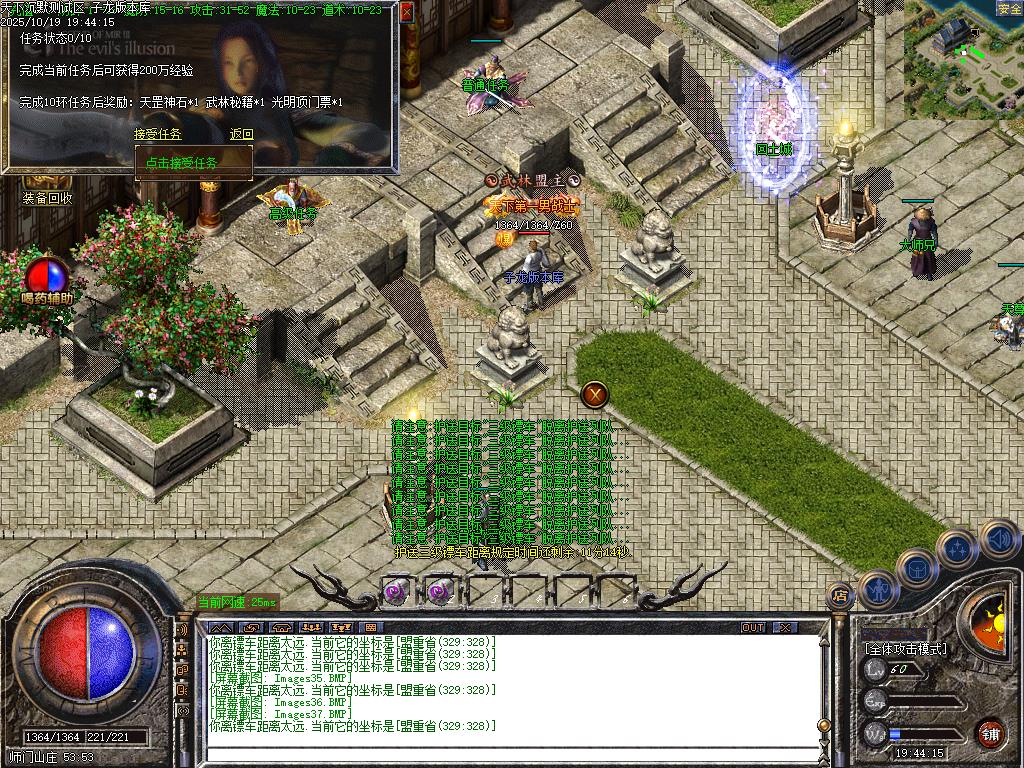The image size is (1024, 768).
Task: Open the 喝药辅助 potion assistant orb
Action: click(x=47, y=276)
